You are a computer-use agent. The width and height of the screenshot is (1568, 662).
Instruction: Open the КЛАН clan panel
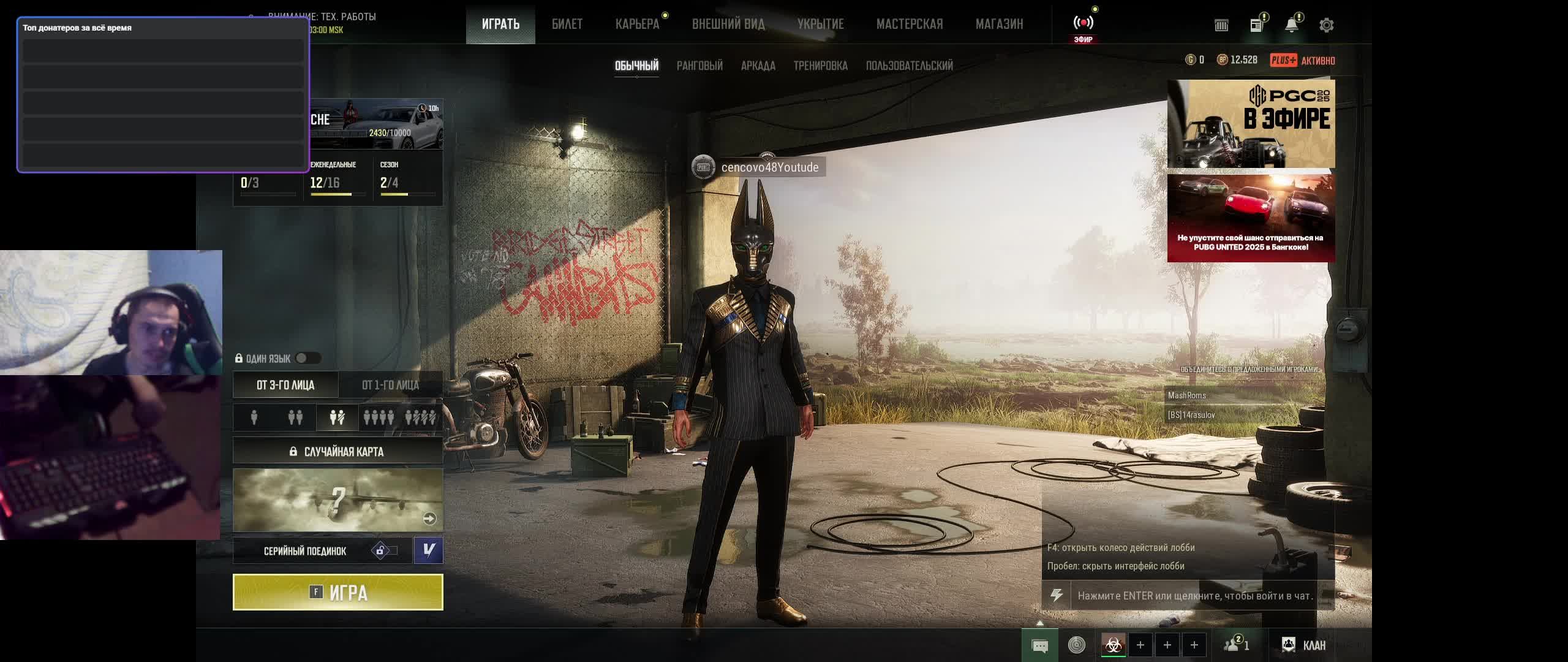(x=1305, y=645)
